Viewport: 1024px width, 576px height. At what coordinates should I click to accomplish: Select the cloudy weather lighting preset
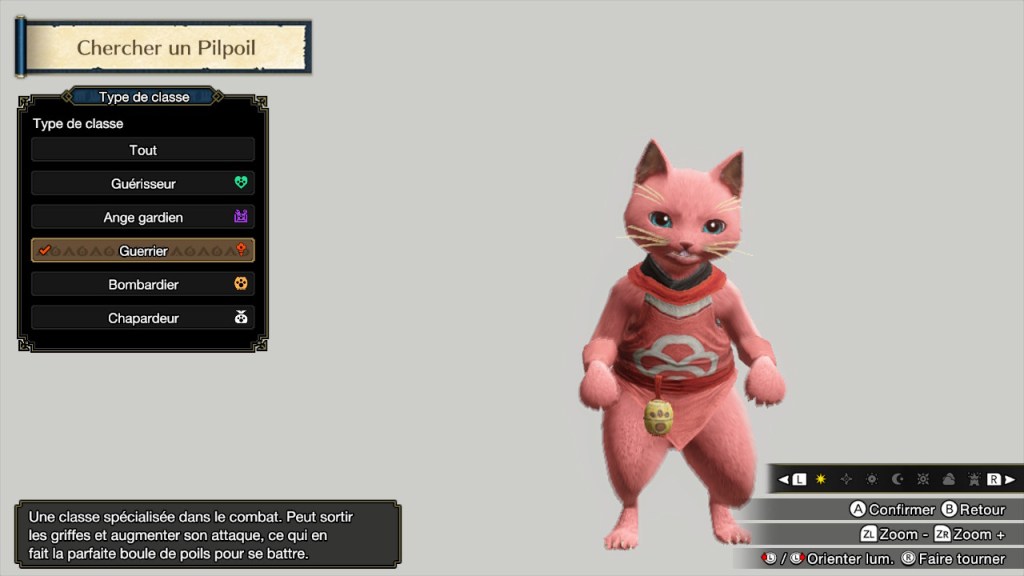948,479
